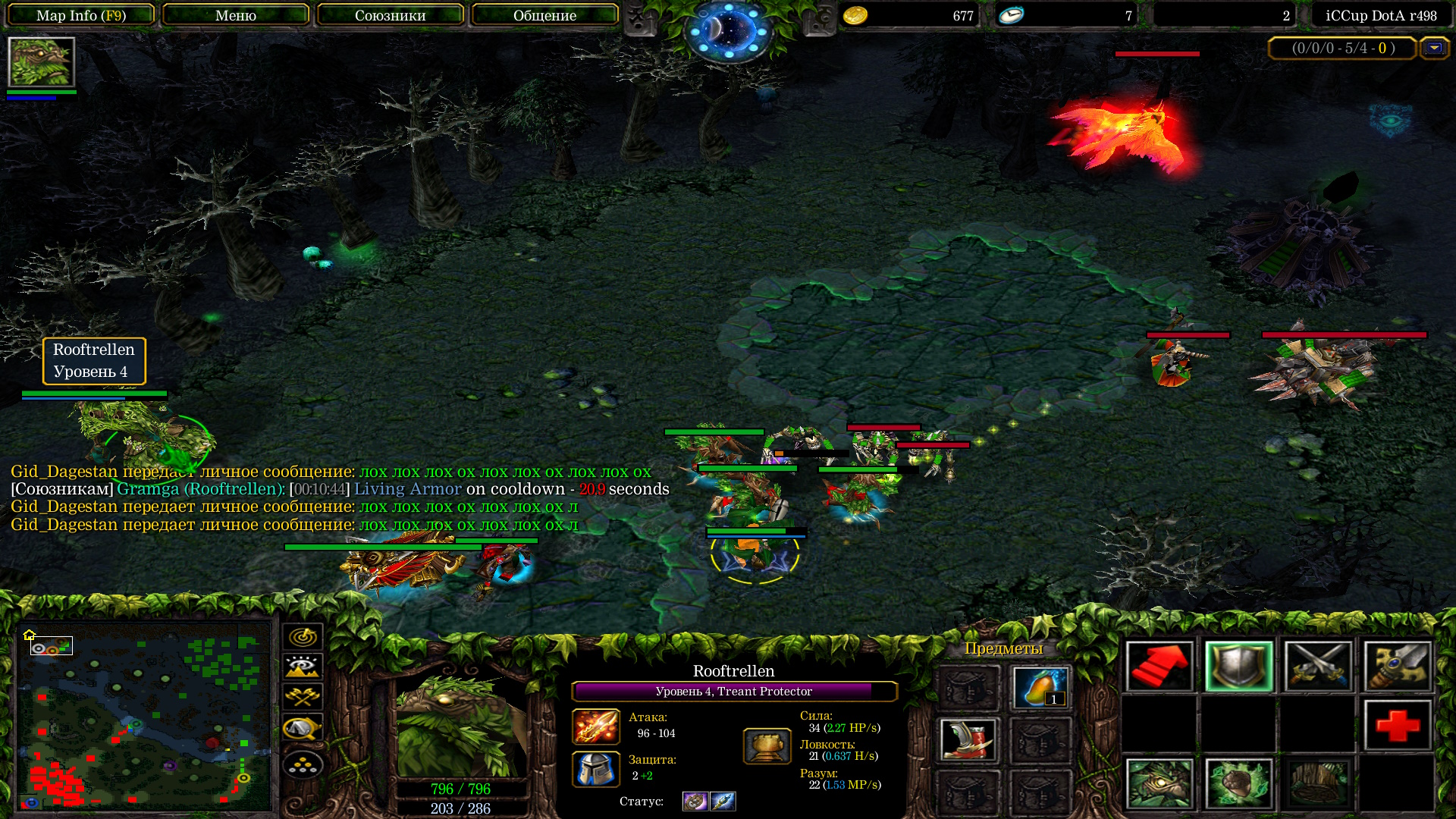Open the Общение chat log menu
The image size is (1456, 819).
click(544, 15)
